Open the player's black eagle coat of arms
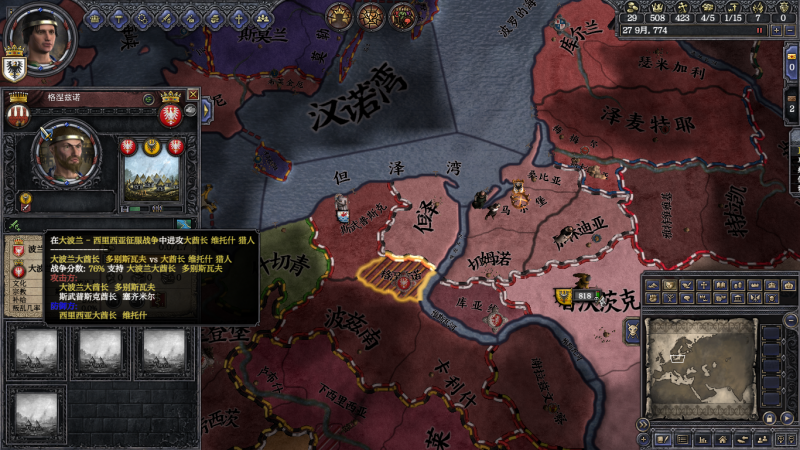Screen dimensions: 800x450 pyautogui.click(x=14, y=70)
